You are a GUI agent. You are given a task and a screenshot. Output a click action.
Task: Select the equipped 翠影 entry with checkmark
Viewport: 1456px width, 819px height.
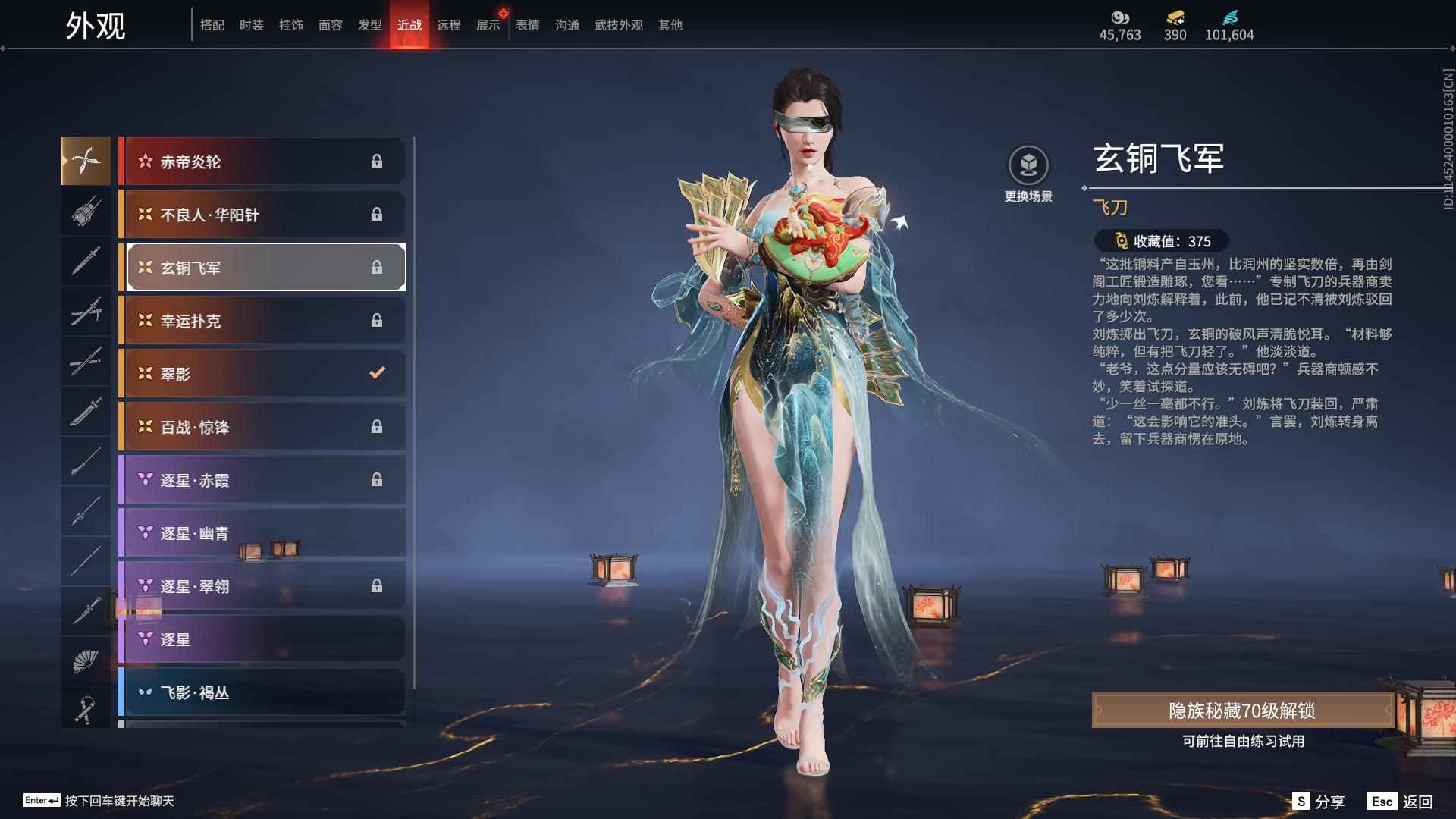pos(262,373)
